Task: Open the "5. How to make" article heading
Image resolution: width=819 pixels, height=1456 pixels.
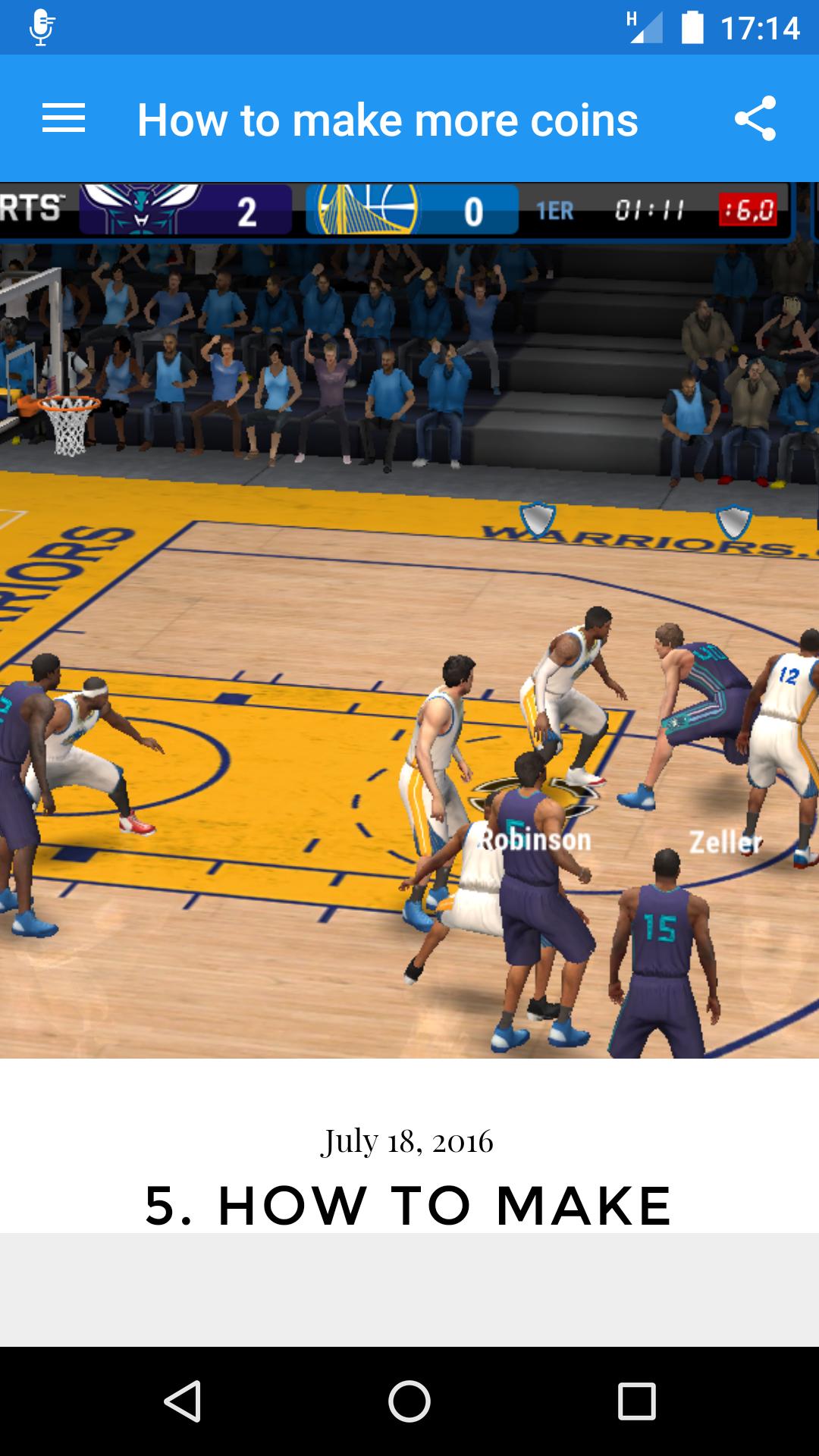Action: 409,1204
